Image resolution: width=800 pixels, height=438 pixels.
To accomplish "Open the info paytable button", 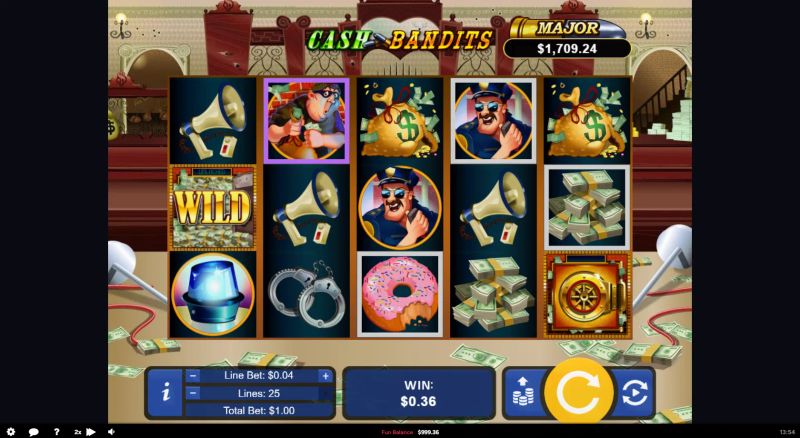I will coord(165,392).
